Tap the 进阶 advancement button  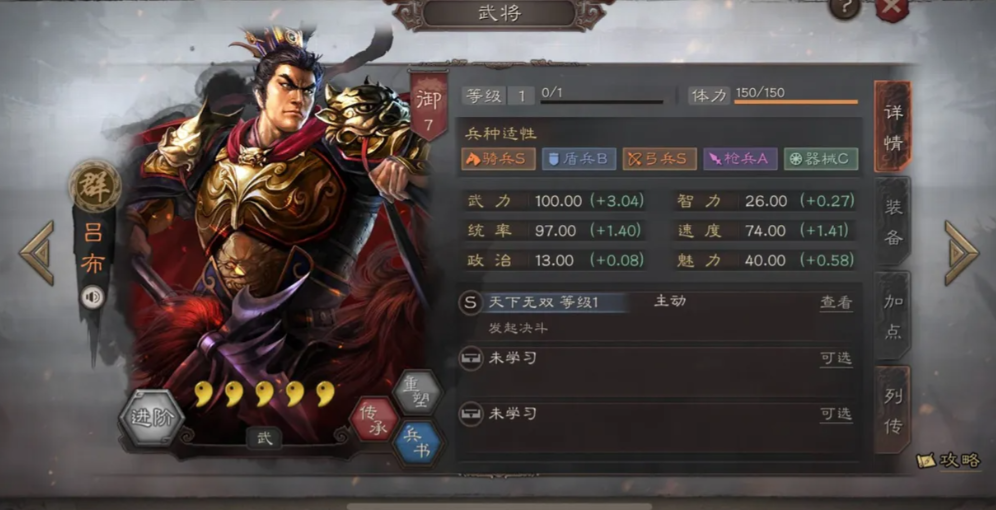152,418
